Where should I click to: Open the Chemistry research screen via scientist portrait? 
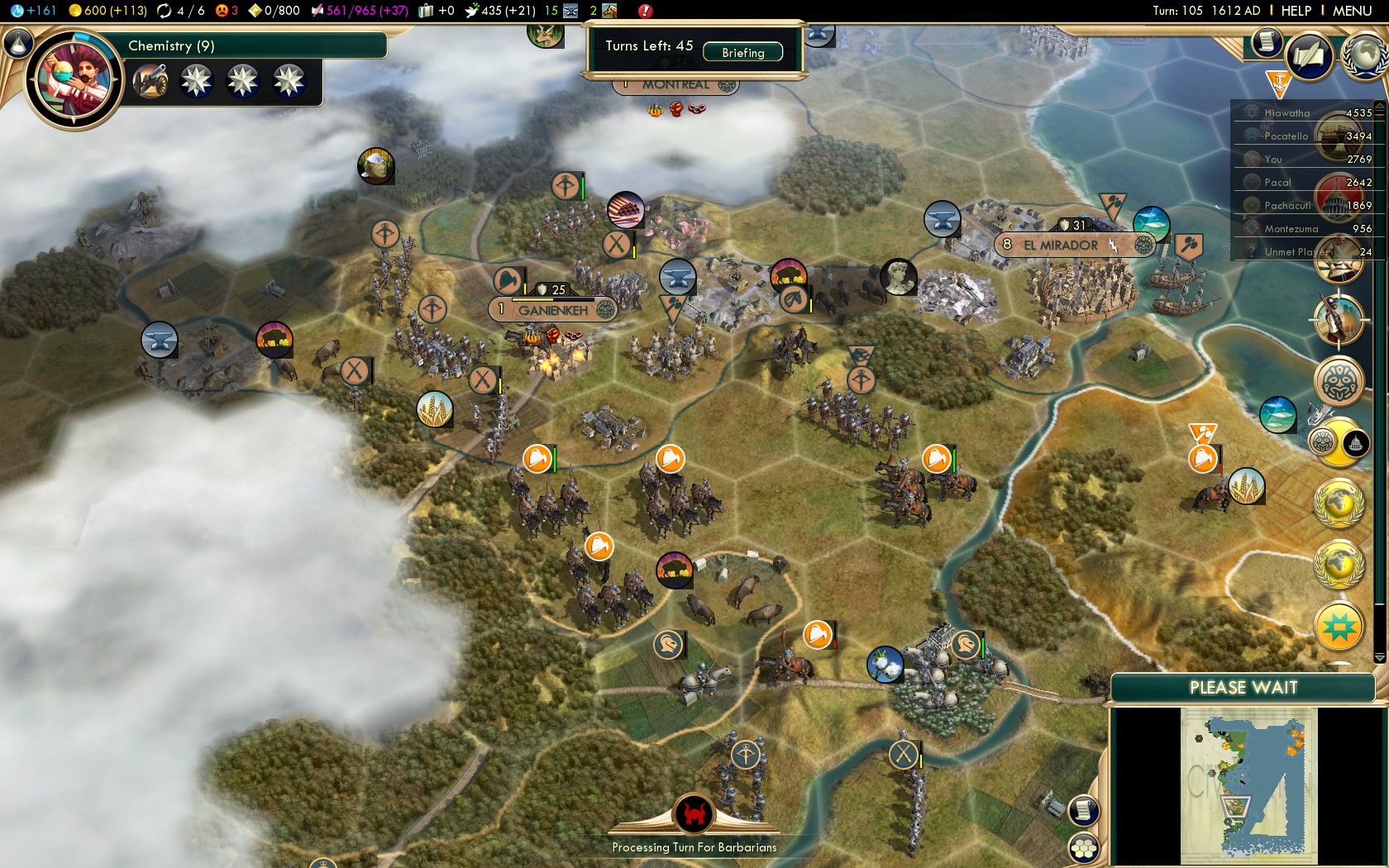[x=74, y=79]
